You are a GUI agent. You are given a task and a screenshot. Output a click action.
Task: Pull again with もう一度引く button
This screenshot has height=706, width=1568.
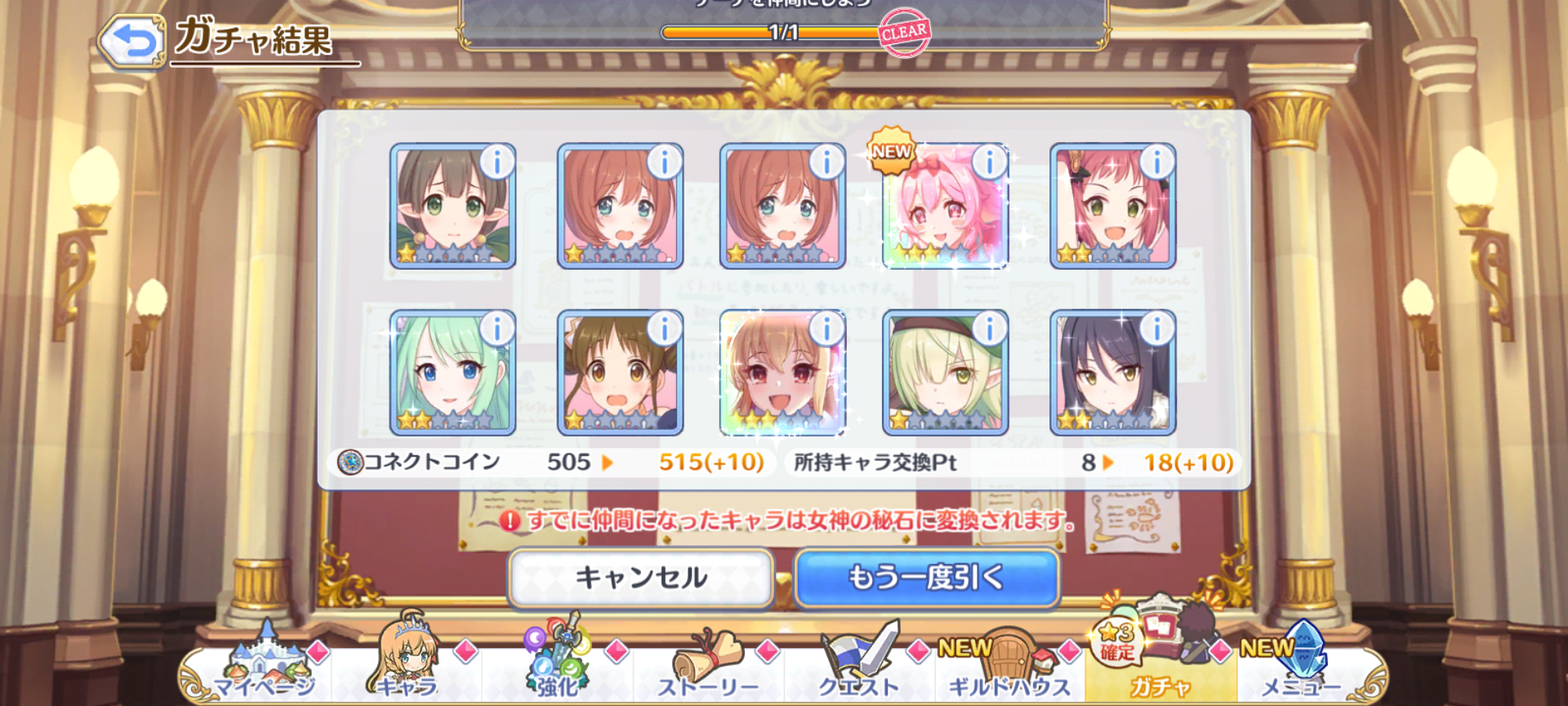pos(927,578)
